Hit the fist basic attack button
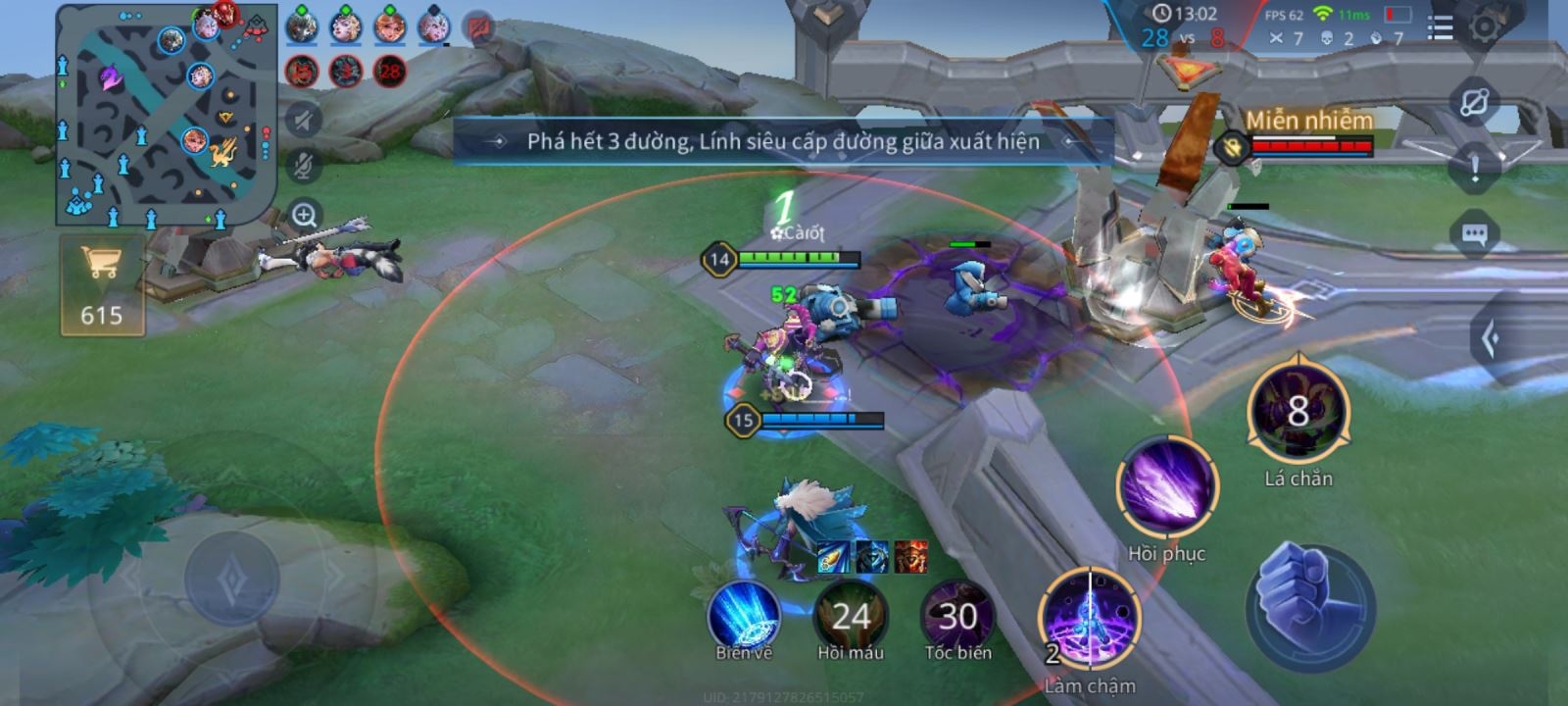1568x706 pixels. point(1310,605)
